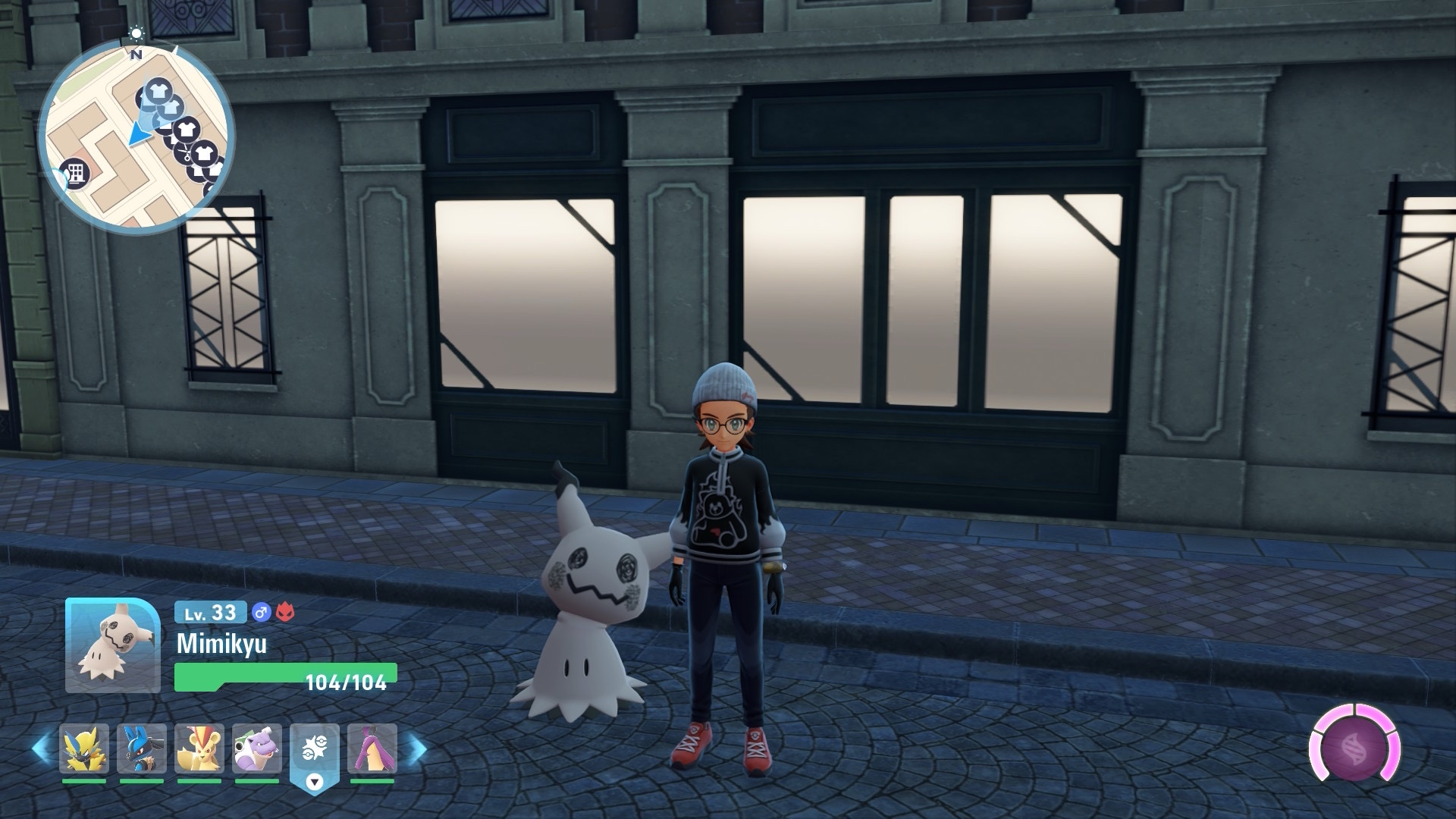Click the left arrow of the party bar
This screenshot has width=1456, height=819.
[x=41, y=749]
